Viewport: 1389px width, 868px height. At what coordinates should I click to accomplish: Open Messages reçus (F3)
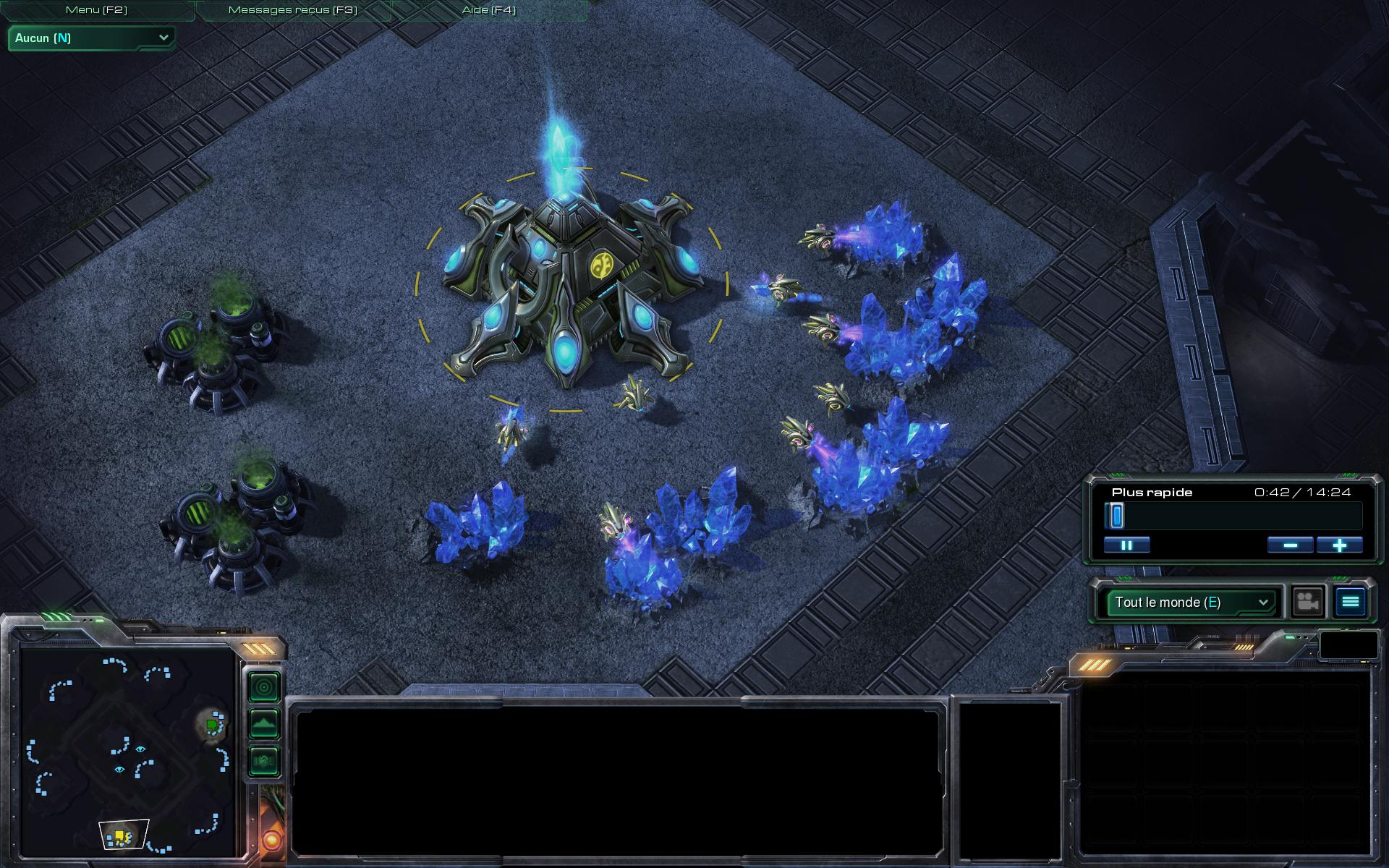point(292,10)
